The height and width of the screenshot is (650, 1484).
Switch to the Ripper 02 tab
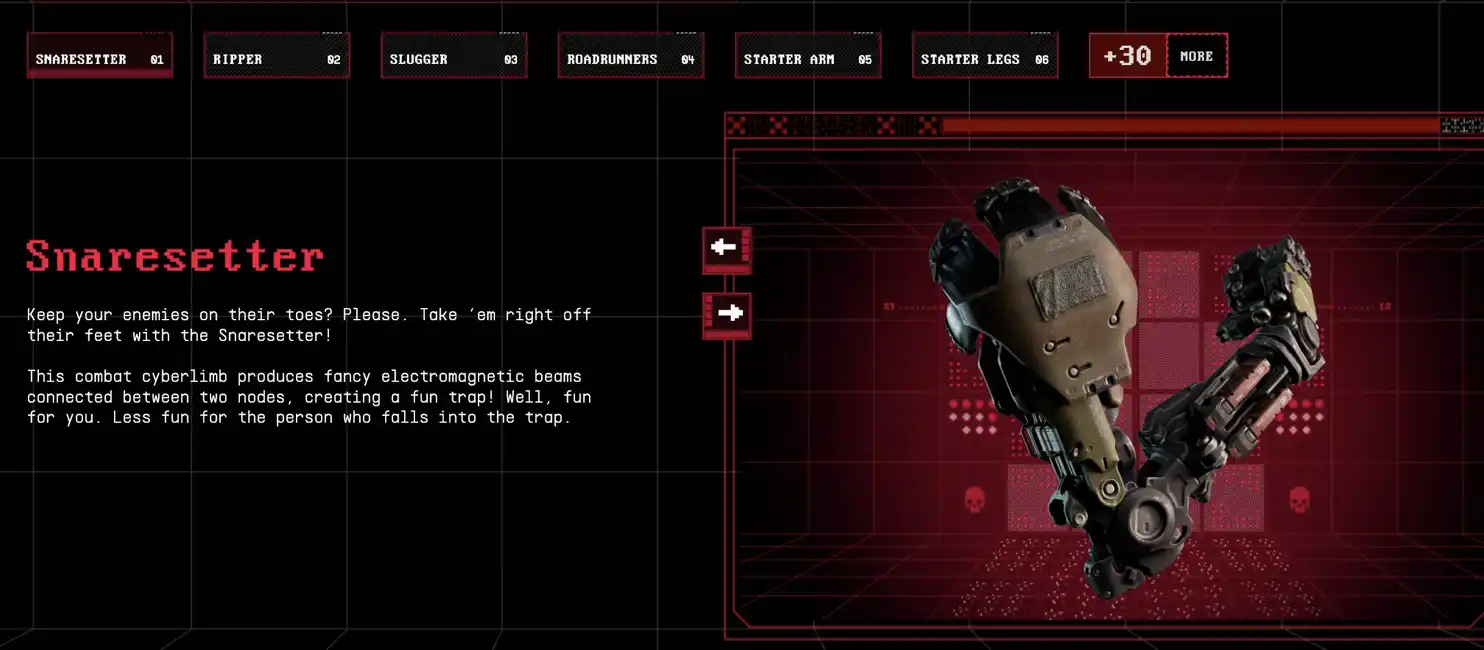(x=277, y=56)
